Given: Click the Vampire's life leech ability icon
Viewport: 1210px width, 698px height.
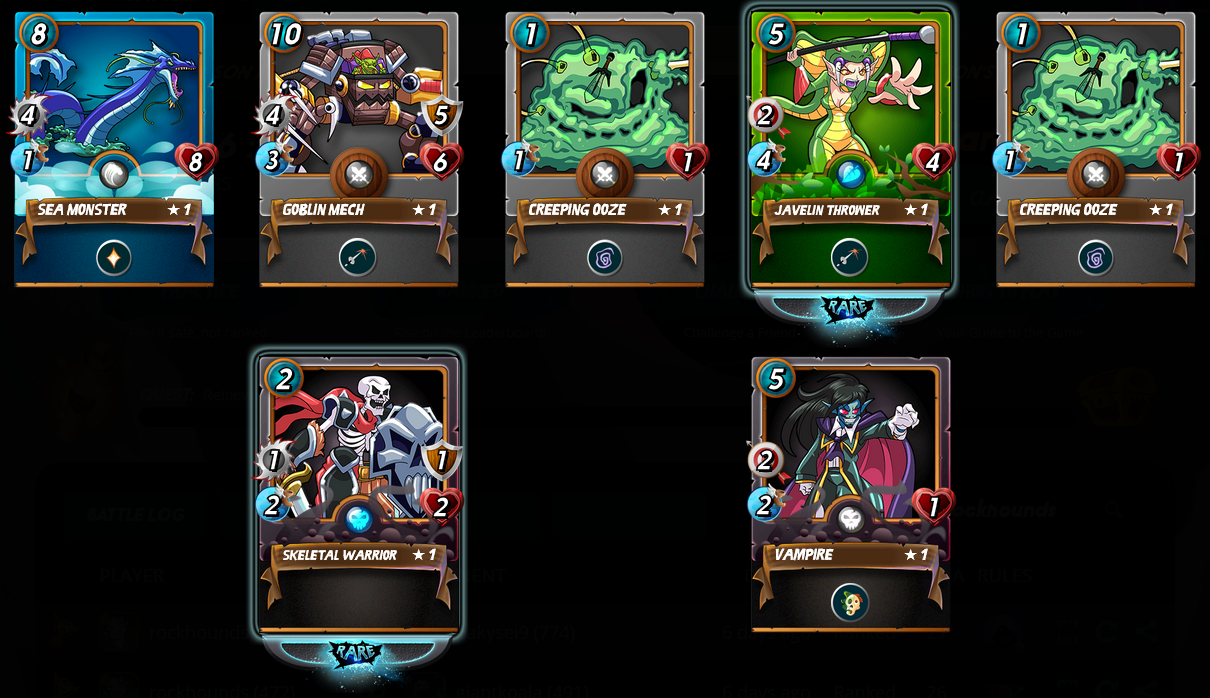Looking at the screenshot, I should [850, 602].
